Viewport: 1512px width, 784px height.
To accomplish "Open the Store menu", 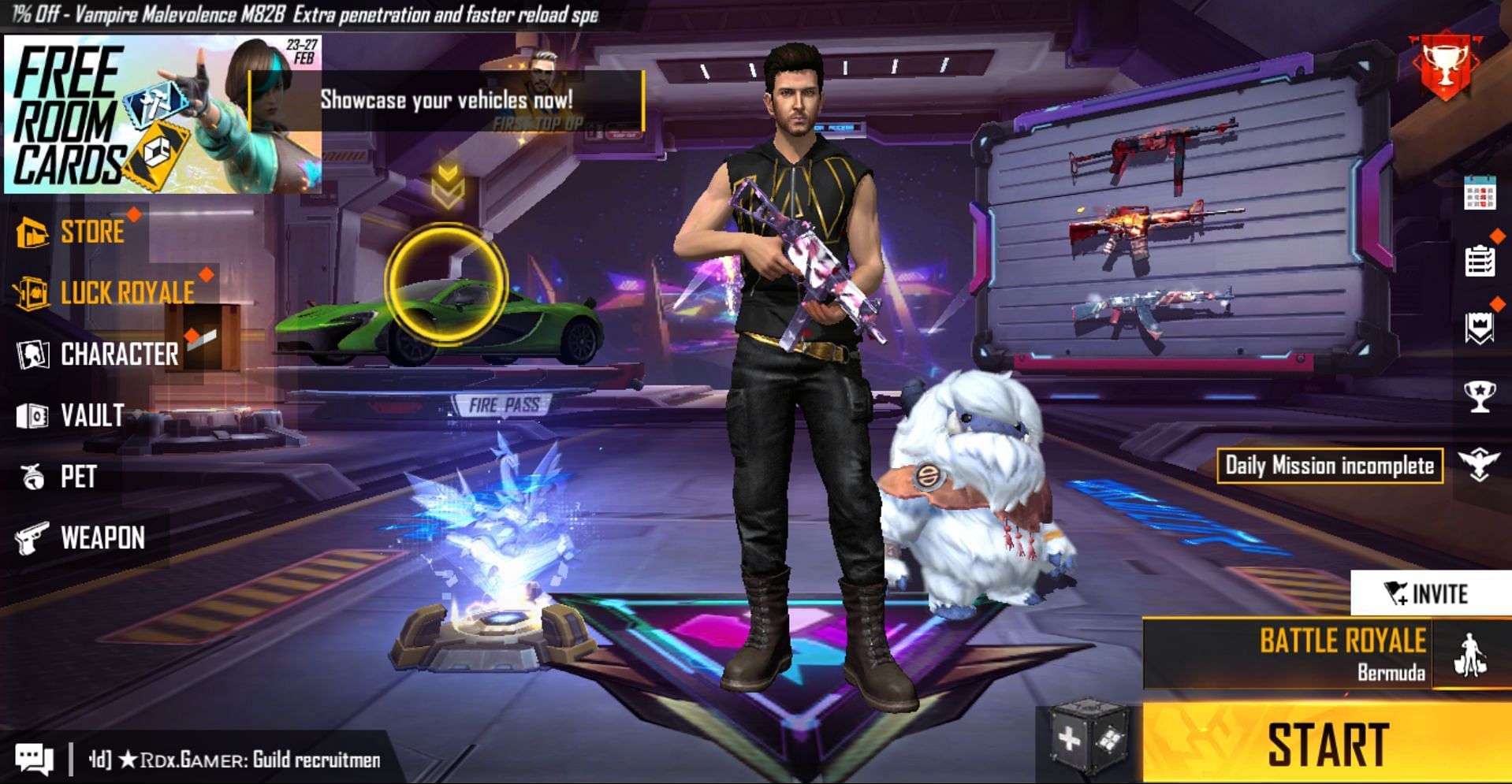I will (x=75, y=232).
